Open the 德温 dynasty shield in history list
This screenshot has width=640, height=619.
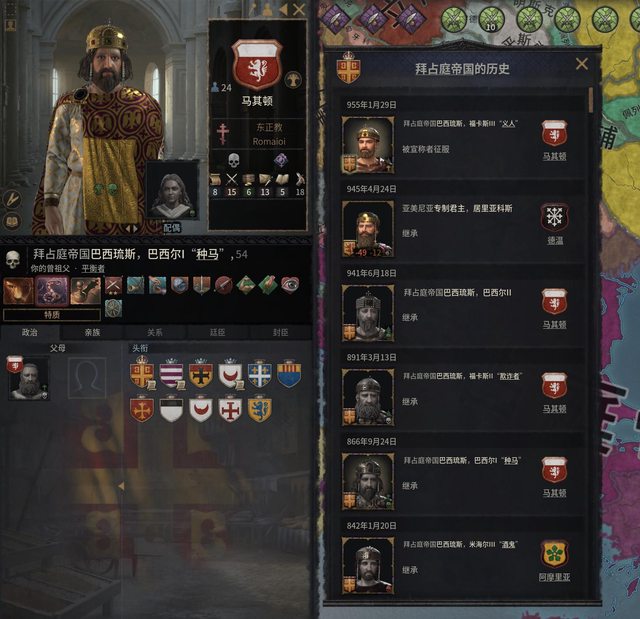[x=554, y=218]
